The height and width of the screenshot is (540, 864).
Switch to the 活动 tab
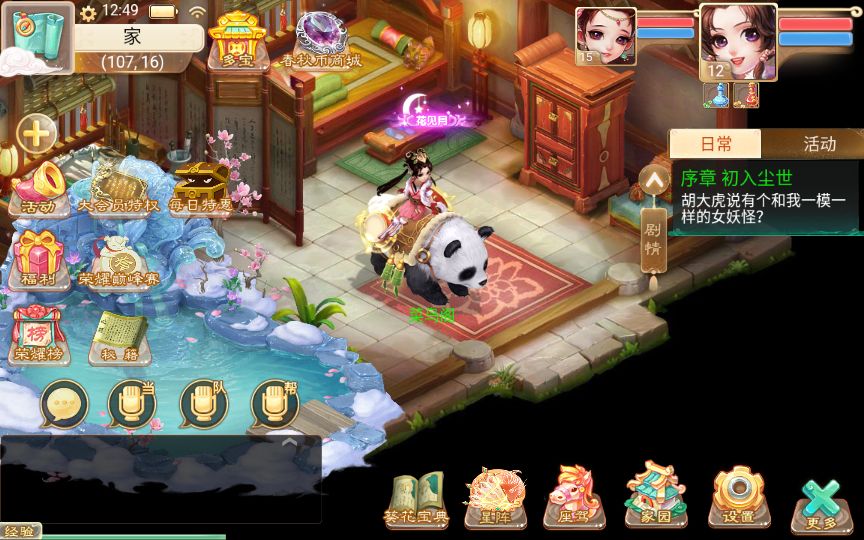point(818,144)
